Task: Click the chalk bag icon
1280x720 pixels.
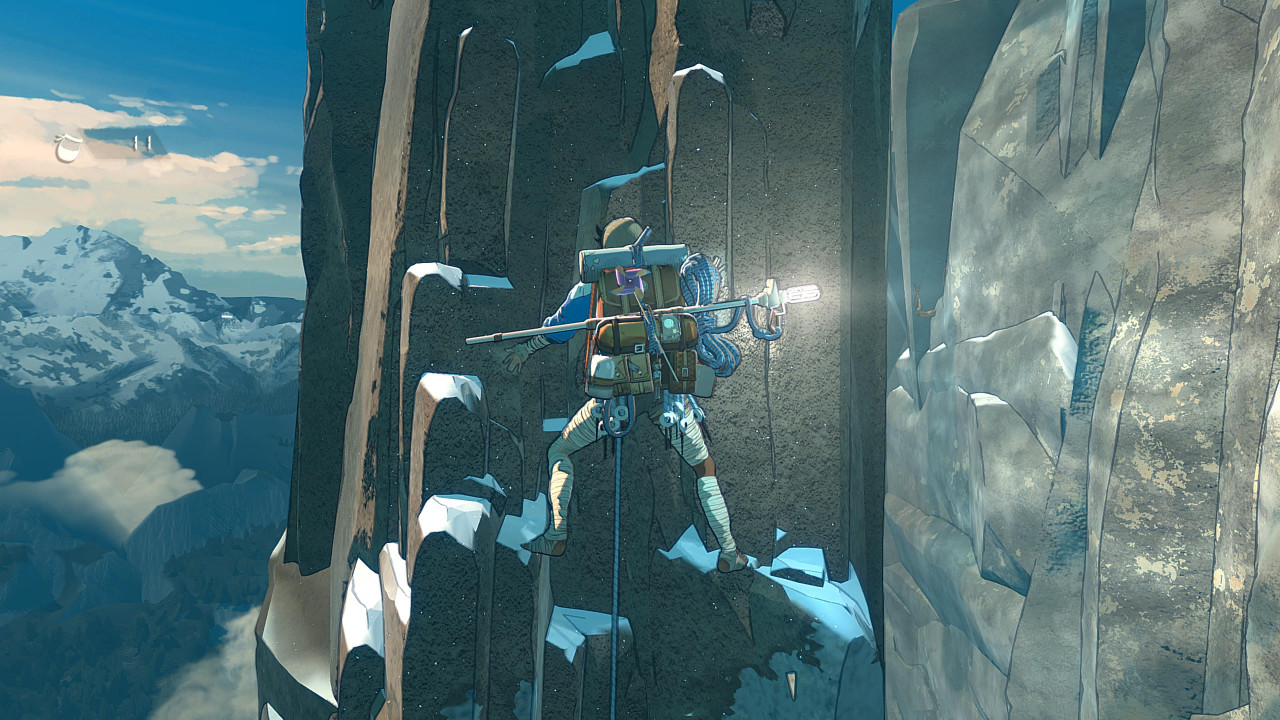Action: [69, 148]
